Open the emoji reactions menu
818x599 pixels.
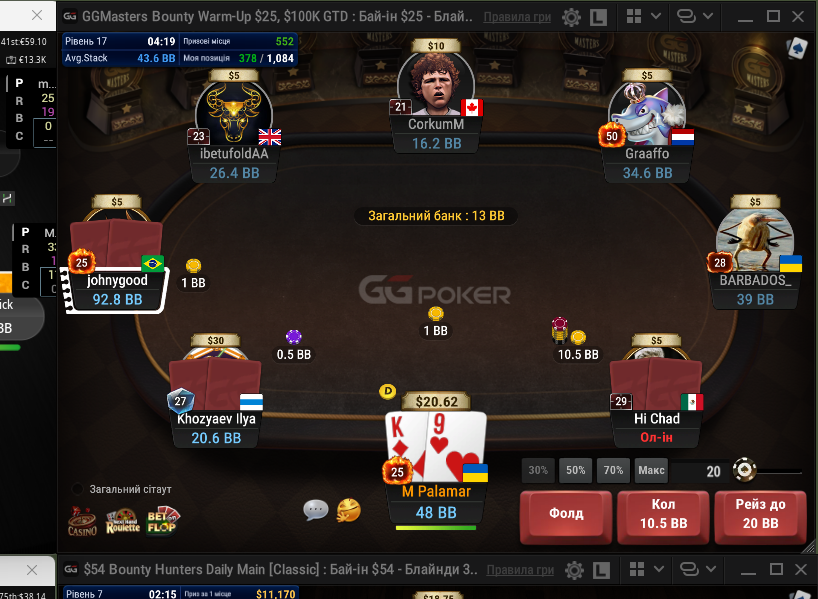348,510
